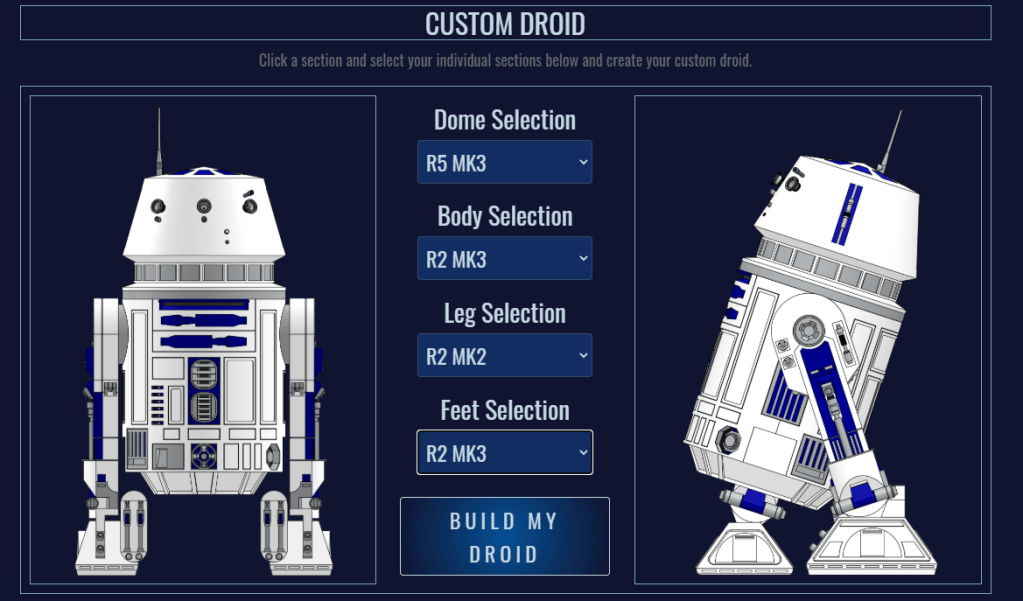The width and height of the screenshot is (1023, 601).
Task: Open the Leg Selection dropdown
Action: pos(504,356)
